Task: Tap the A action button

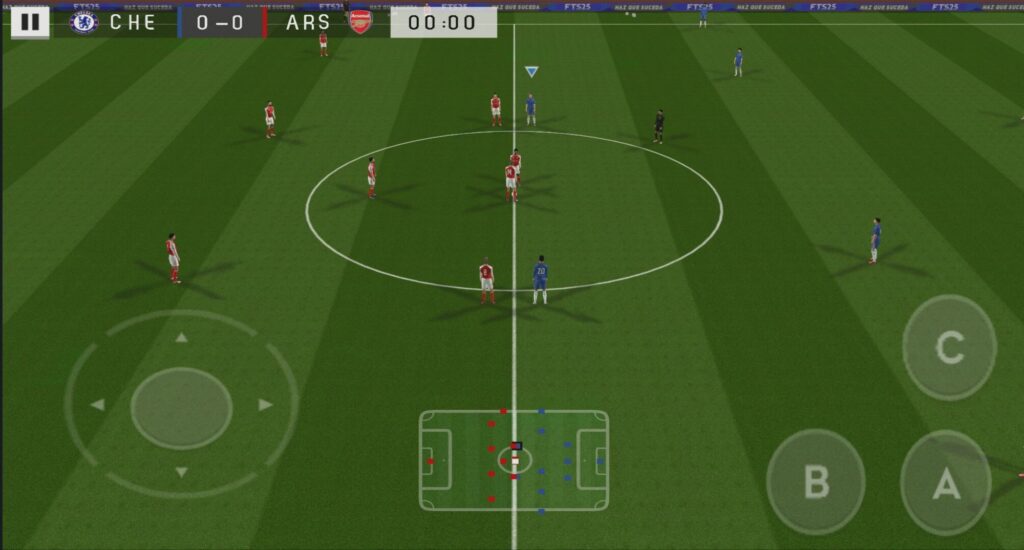Action: click(x=946, y=483)
